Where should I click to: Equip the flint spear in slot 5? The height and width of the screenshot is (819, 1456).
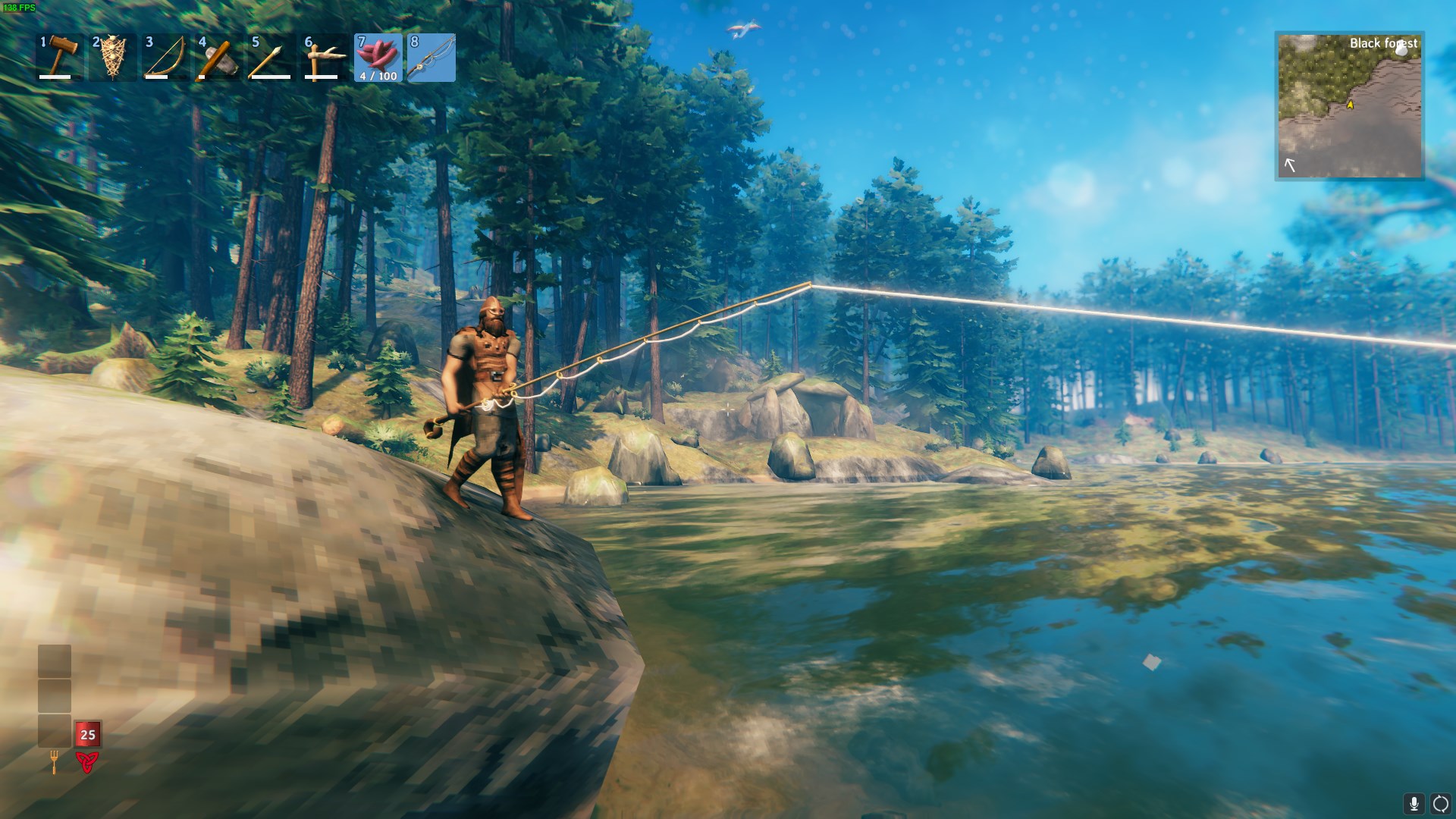tap(272, 58)
